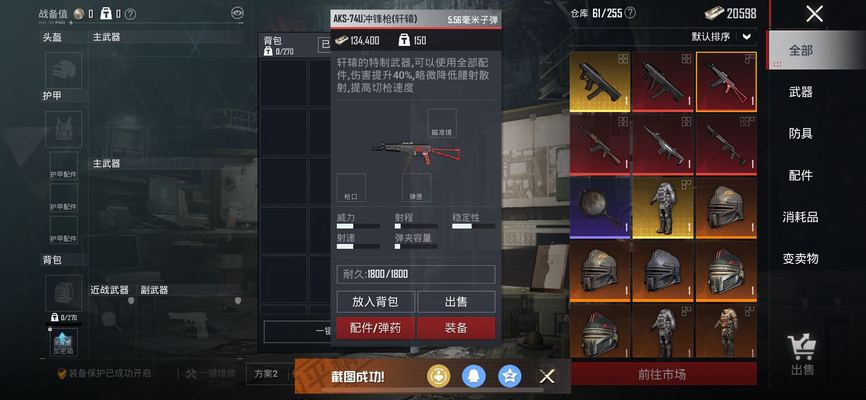Open the 防具 (armor) category tab

801,134
